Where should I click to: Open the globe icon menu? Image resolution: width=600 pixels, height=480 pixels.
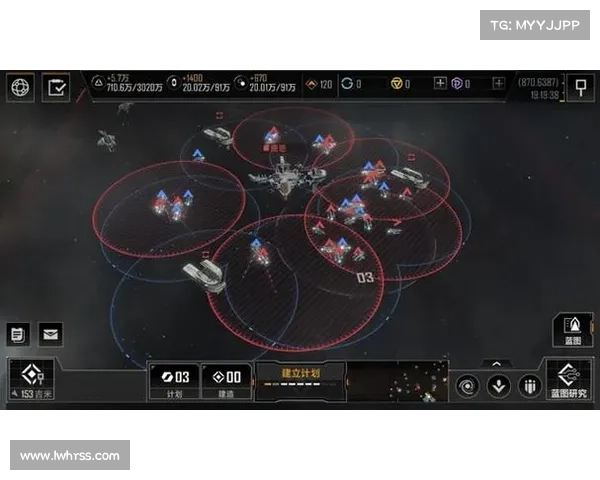(x=21, y=87)
